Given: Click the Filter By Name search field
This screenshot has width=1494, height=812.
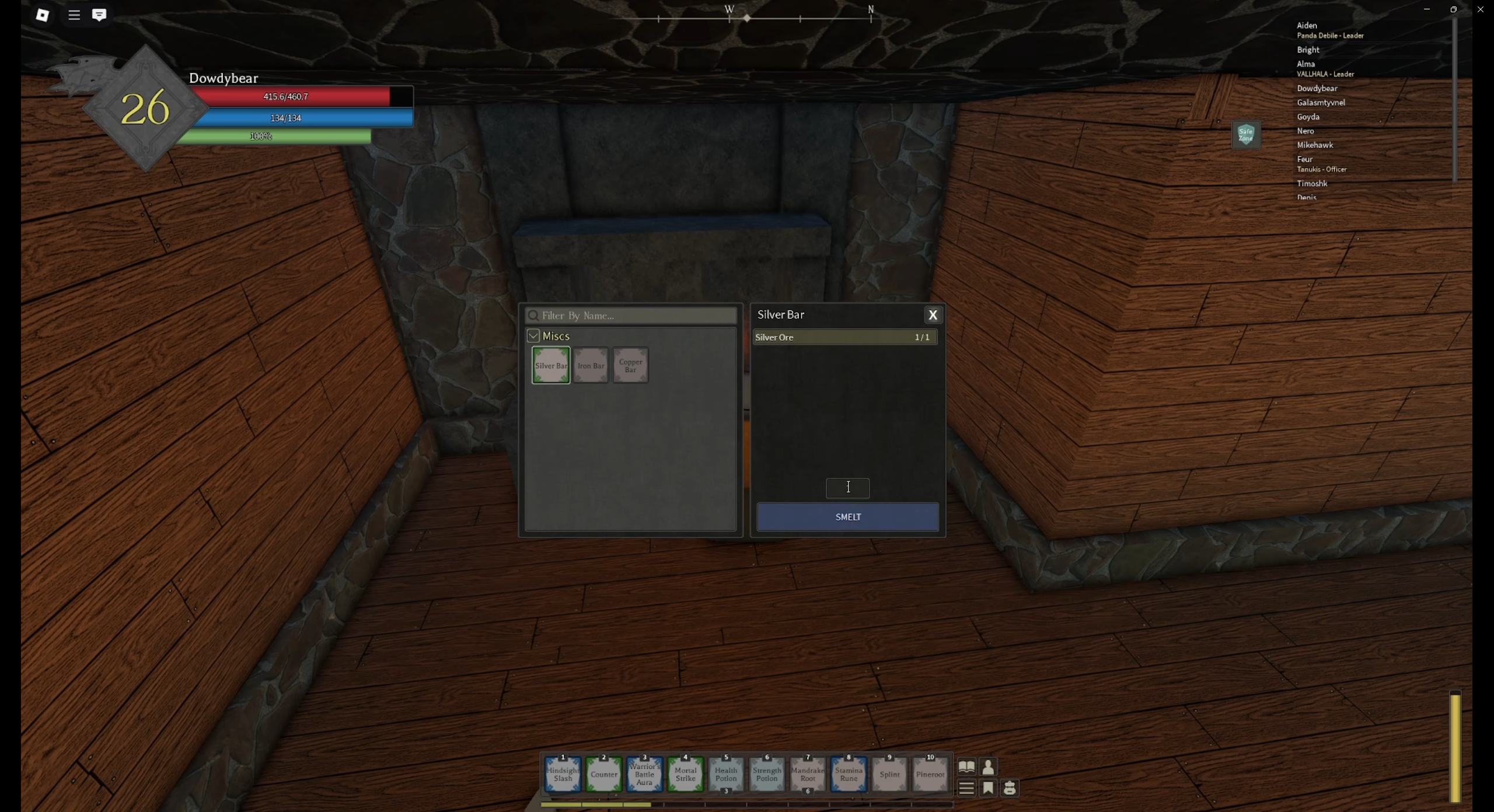Looking at the screenshot, I should pos(630,316).
